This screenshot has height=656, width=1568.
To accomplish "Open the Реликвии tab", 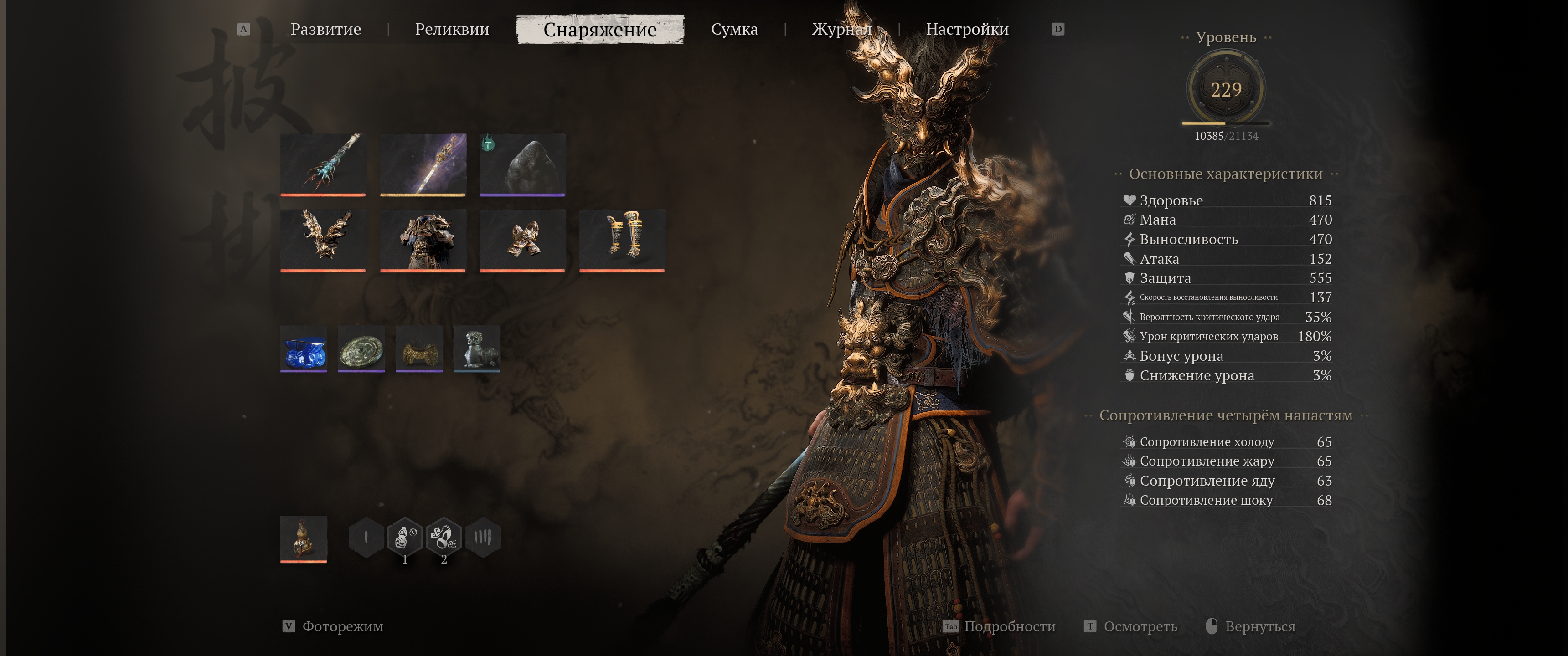I will [x=452, y=29].
